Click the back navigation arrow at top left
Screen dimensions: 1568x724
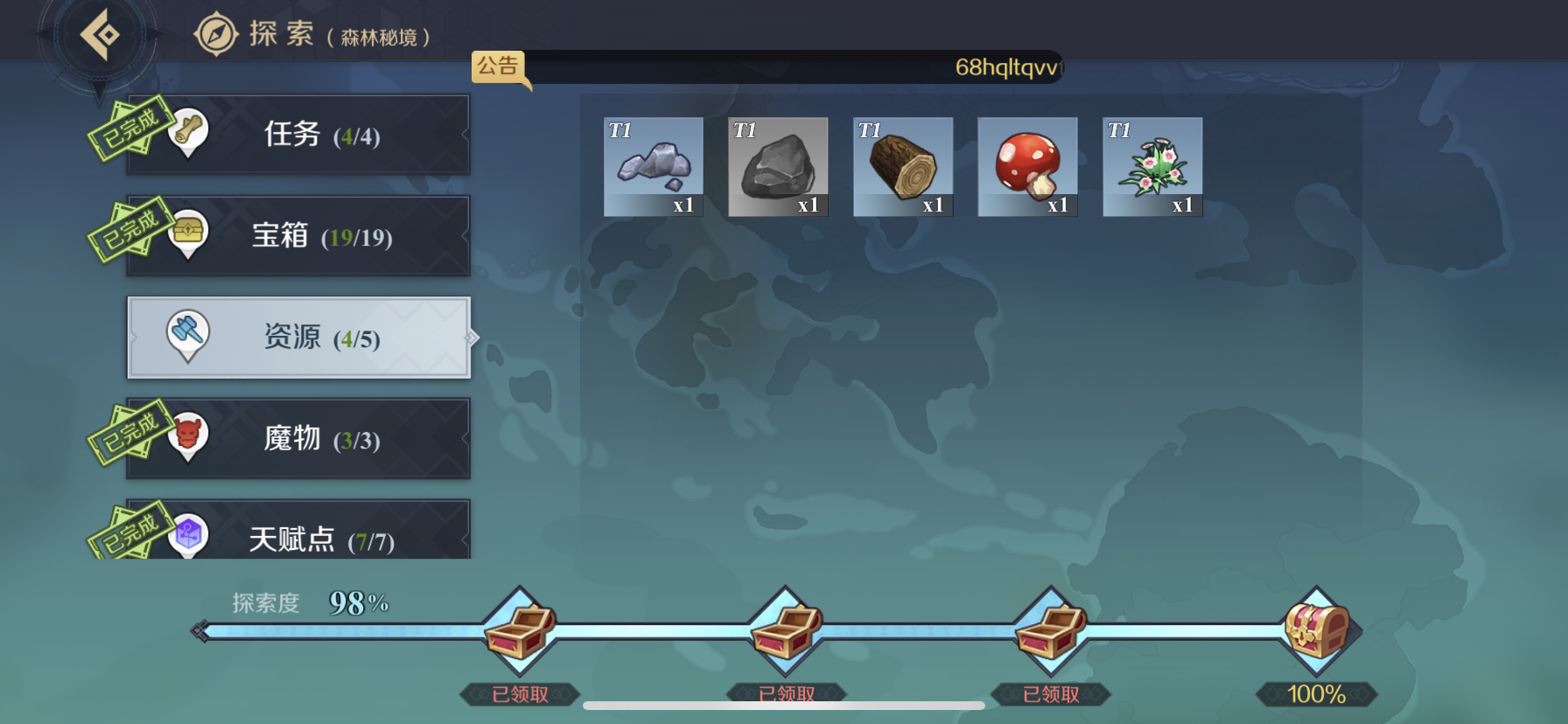(x=99, y=33)
